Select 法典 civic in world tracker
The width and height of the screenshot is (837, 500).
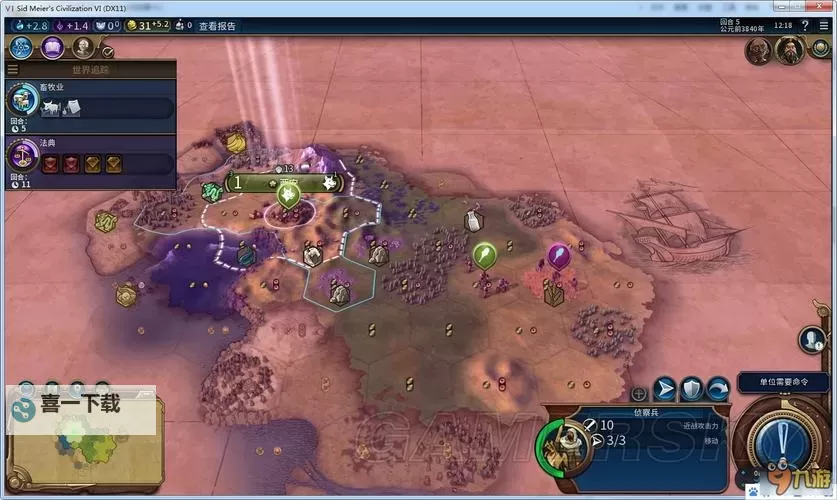pyautogui.click(x=90, y=160)
